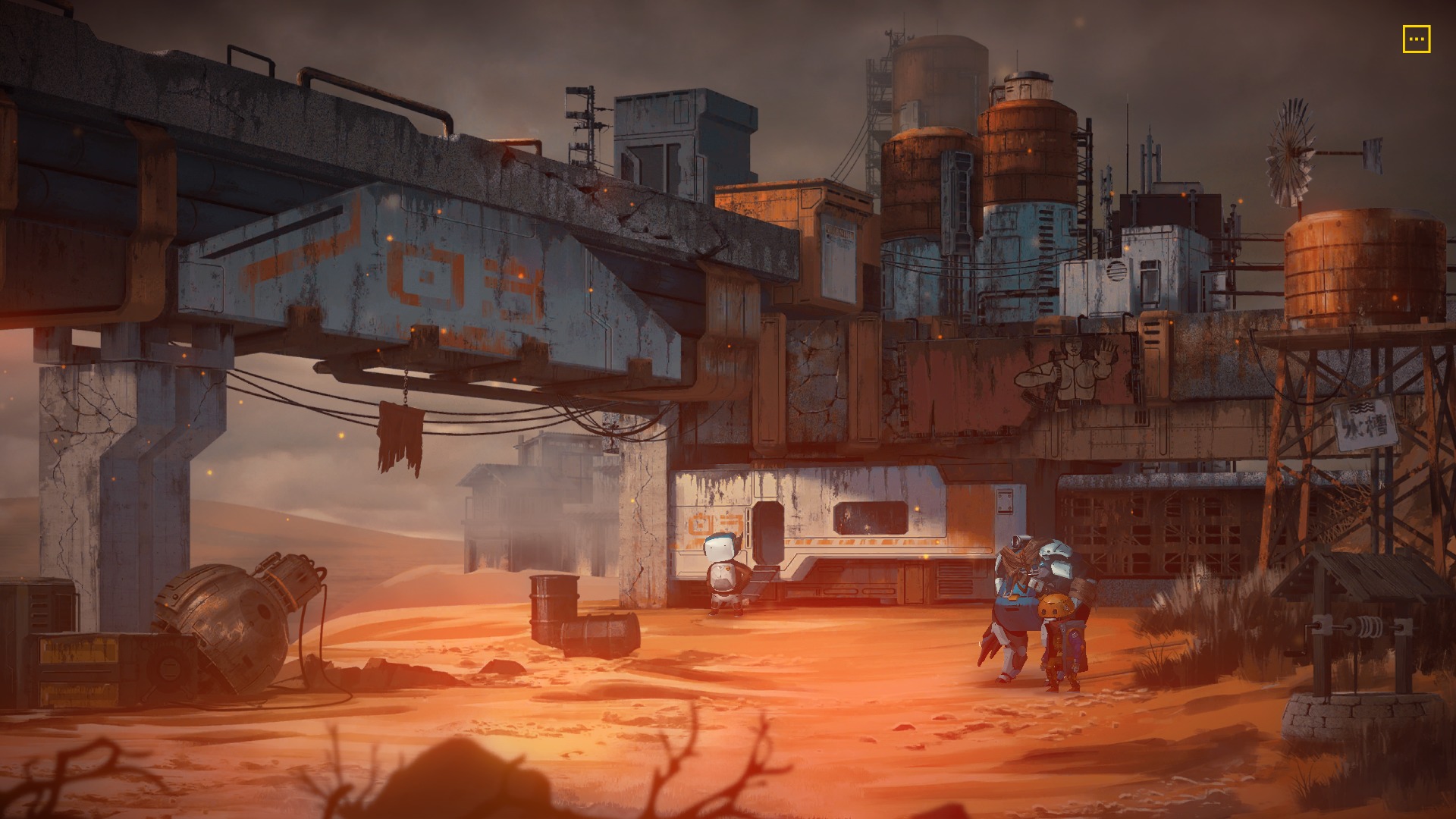The image size is (1456, 819).
Task: Open the yellow three-dots menu button
Action: tap(1416, 39)
